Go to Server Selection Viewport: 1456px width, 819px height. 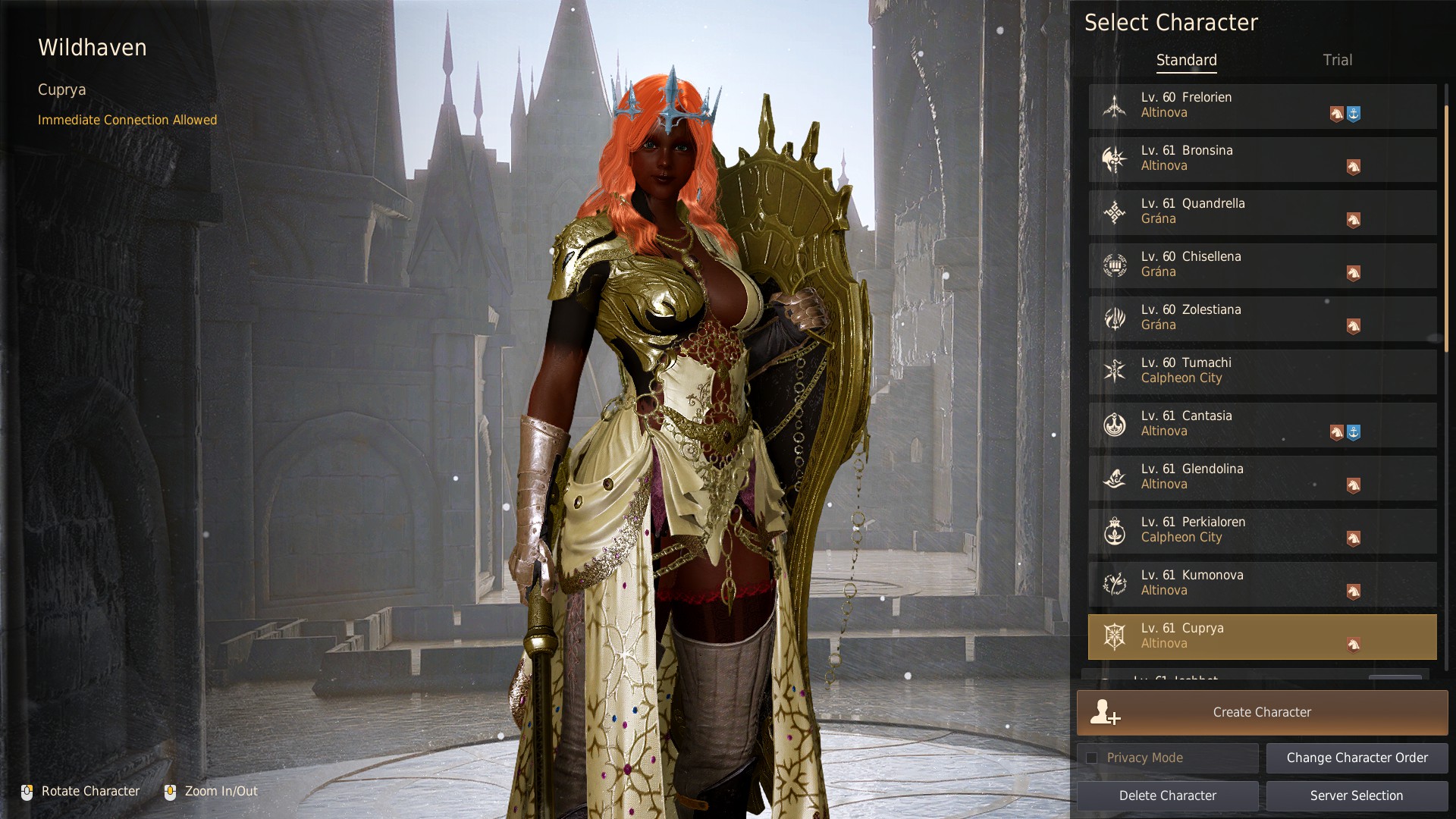(1357, 796)
